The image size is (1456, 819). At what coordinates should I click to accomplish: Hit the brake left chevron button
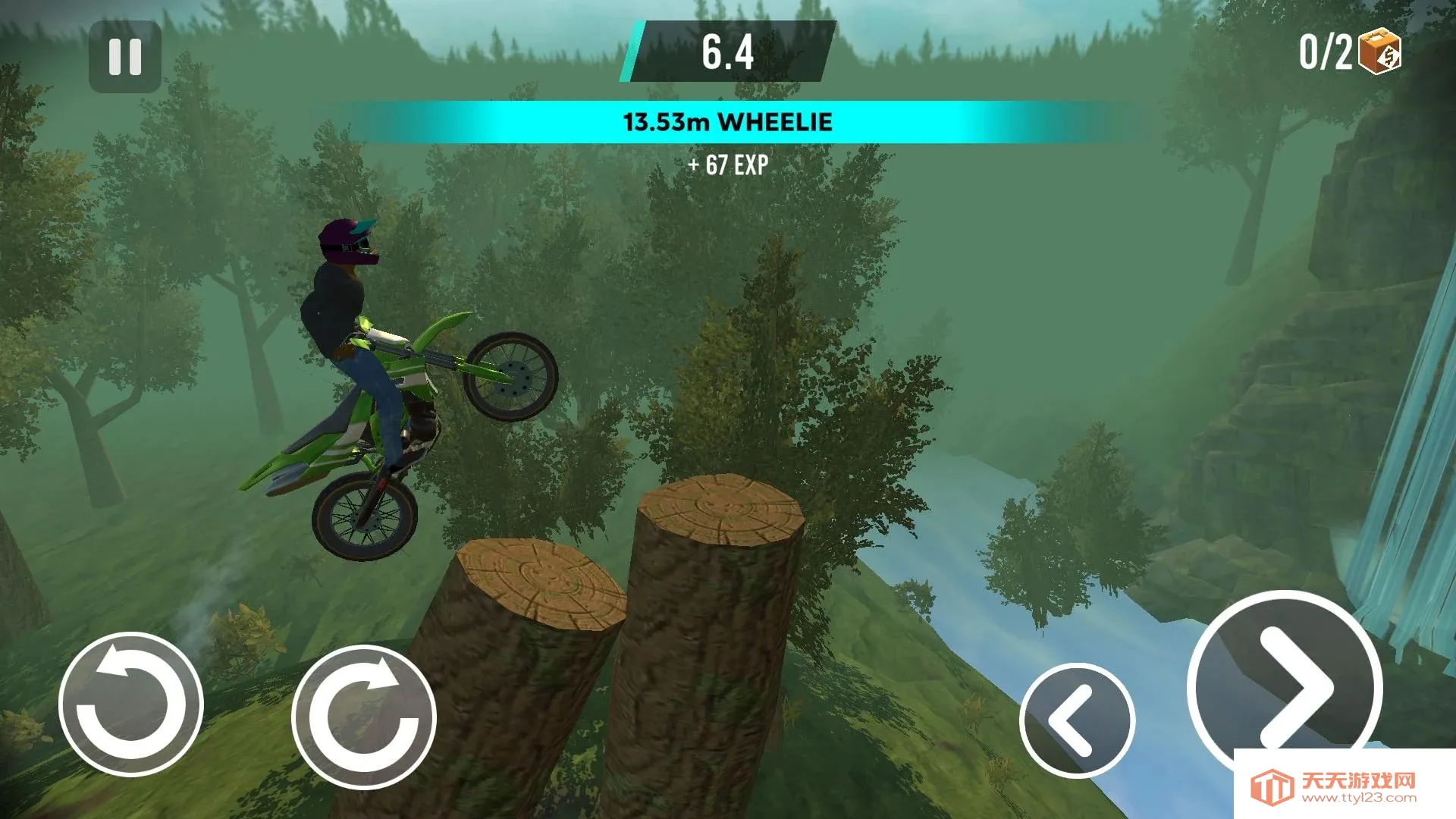pyautogui.click(x=1077, y=720)
